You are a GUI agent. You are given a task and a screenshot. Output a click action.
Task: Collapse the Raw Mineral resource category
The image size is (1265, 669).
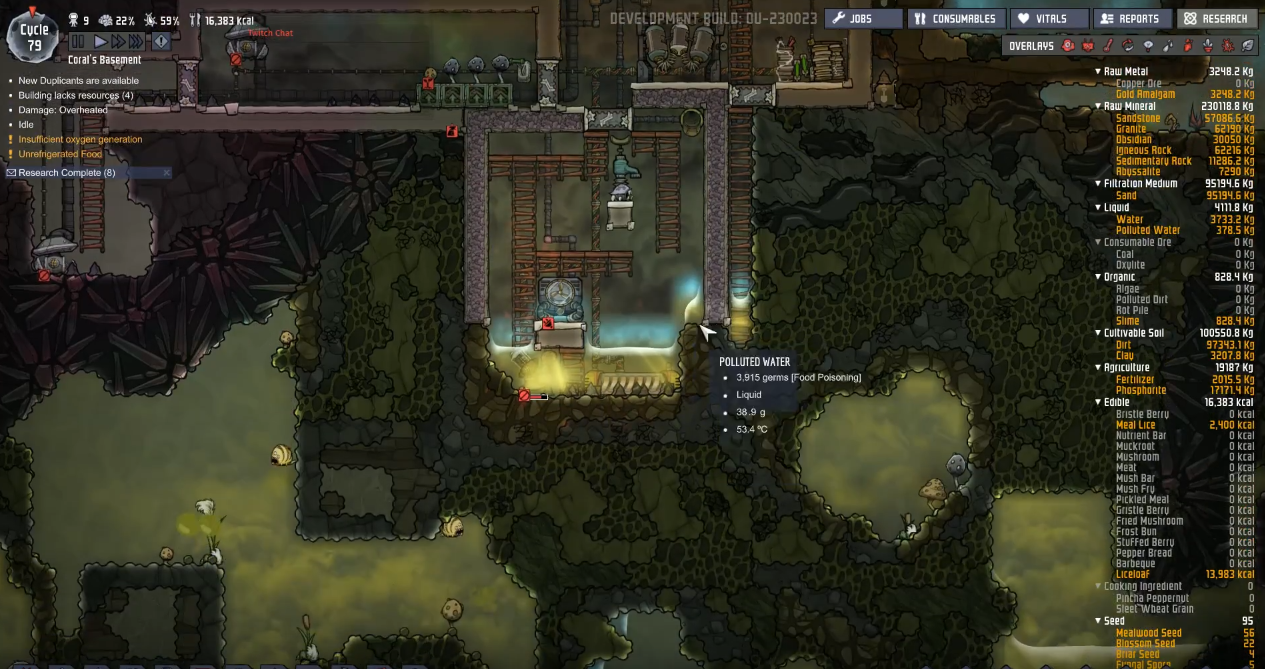[x=1098, y=106]
